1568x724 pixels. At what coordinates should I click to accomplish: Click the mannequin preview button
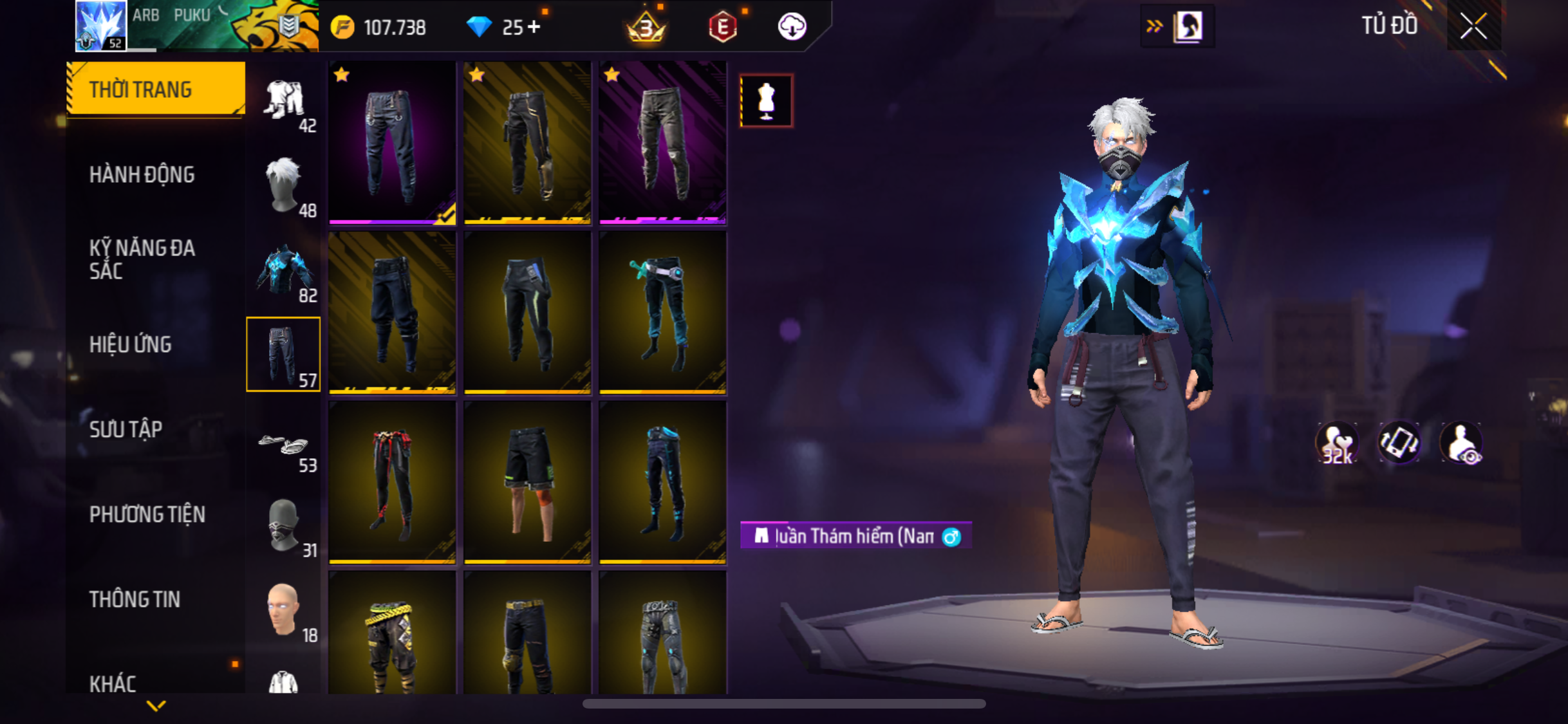coord(766,101)
